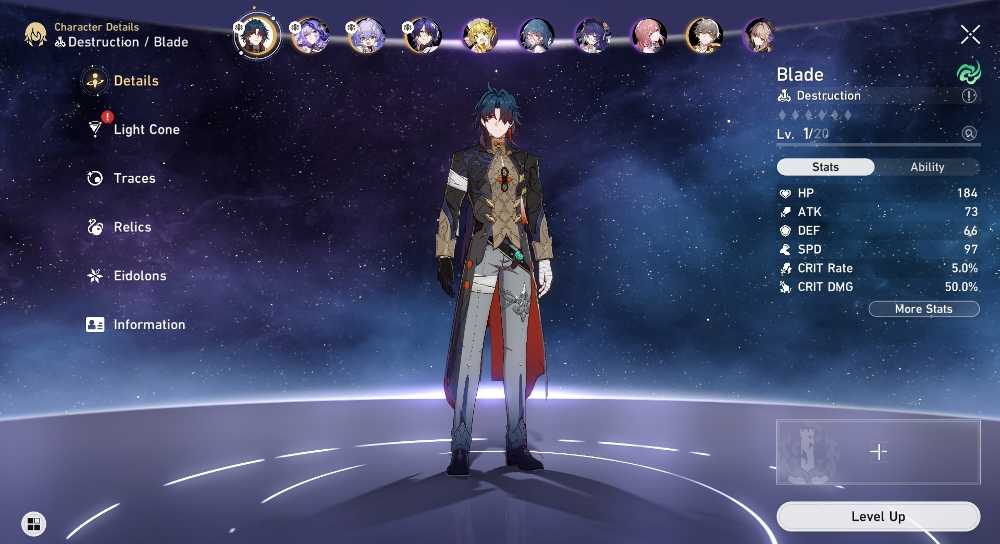The image size is (1000, 544).
Task: Click the Level Up button
Action: point(878,516)
